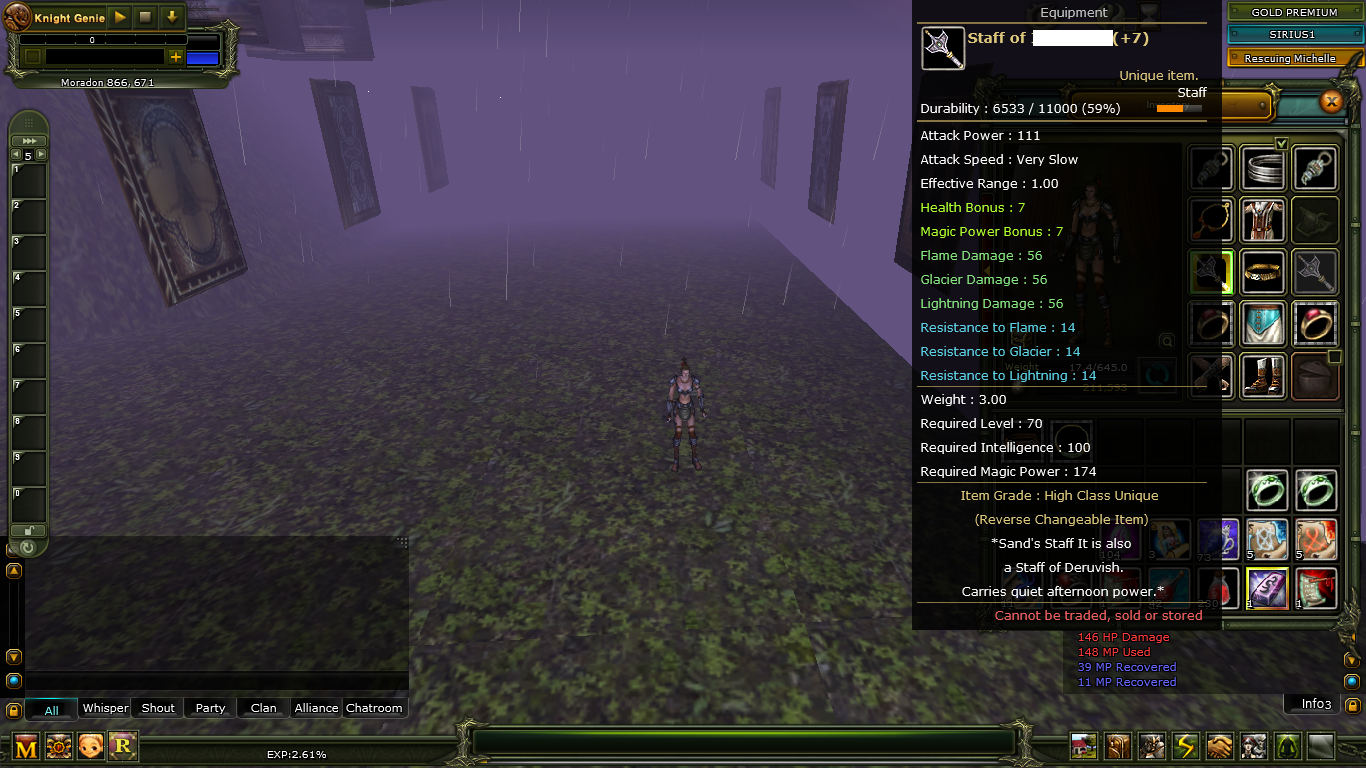Tick the Knight Genie checkbox

point(32,56)
